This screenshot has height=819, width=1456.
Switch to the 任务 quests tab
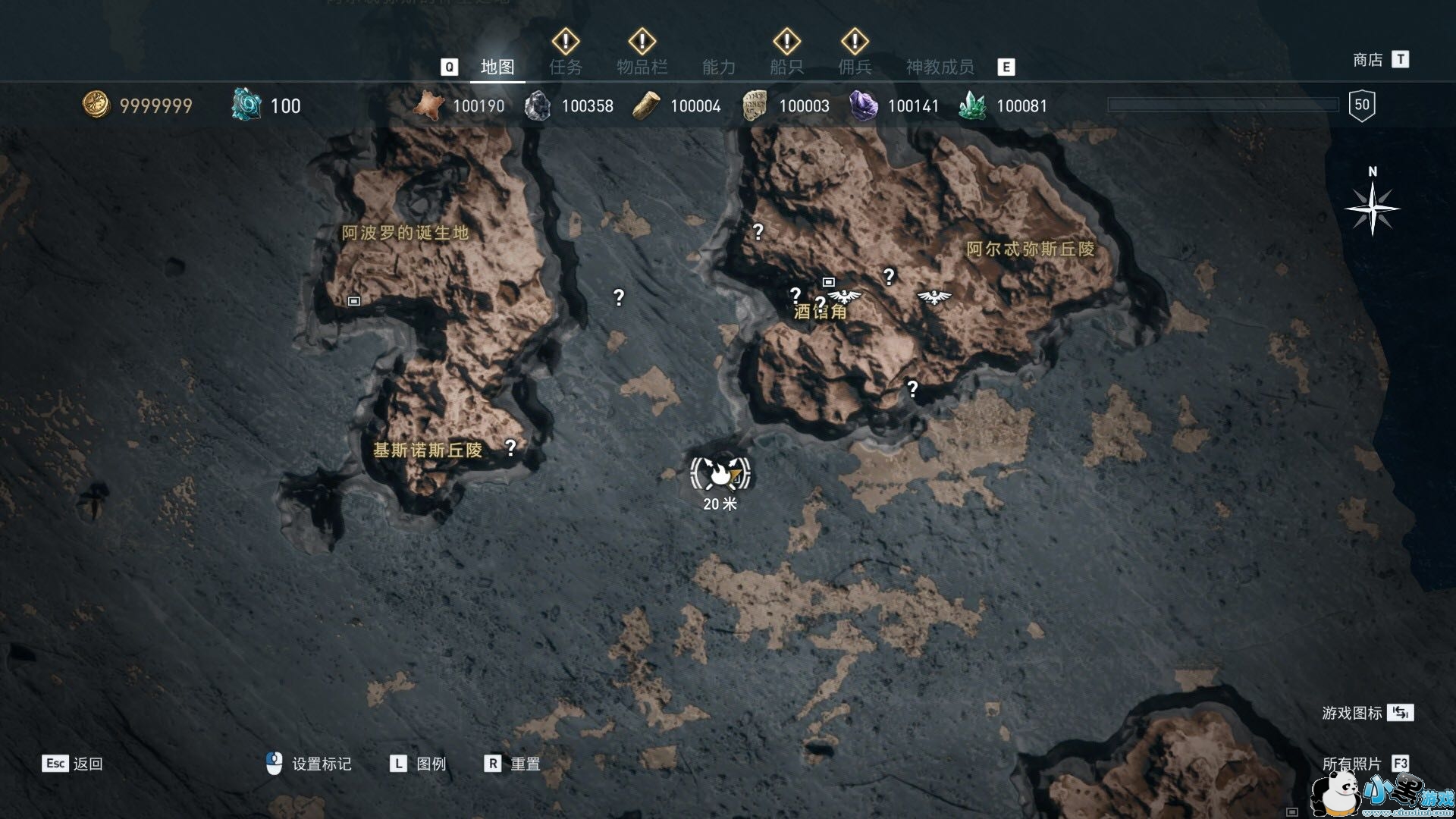pos(566,67)
